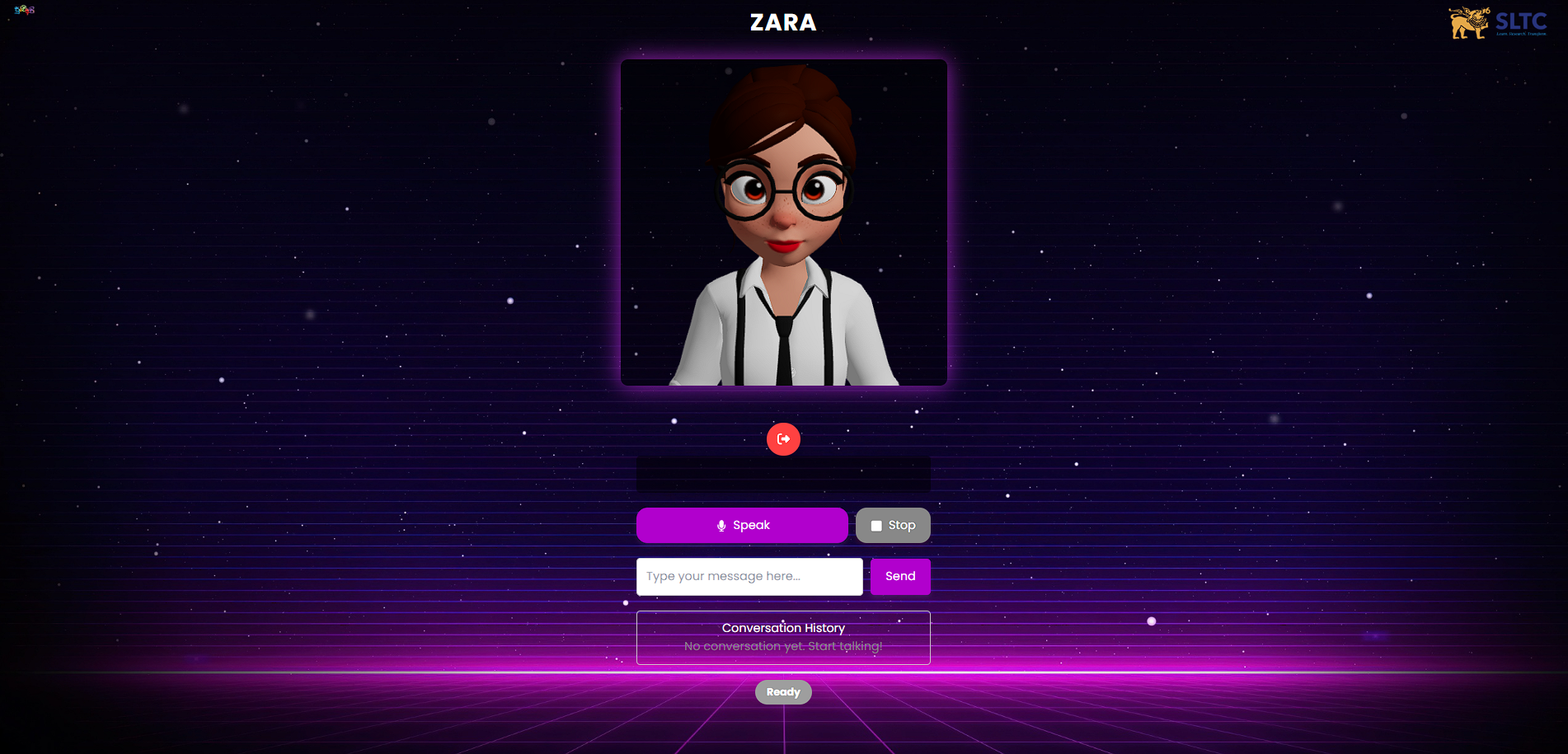Toggle speech off using the Stop control
The width and height of the screenshot is (1568, 754).
tap(893, 525)
